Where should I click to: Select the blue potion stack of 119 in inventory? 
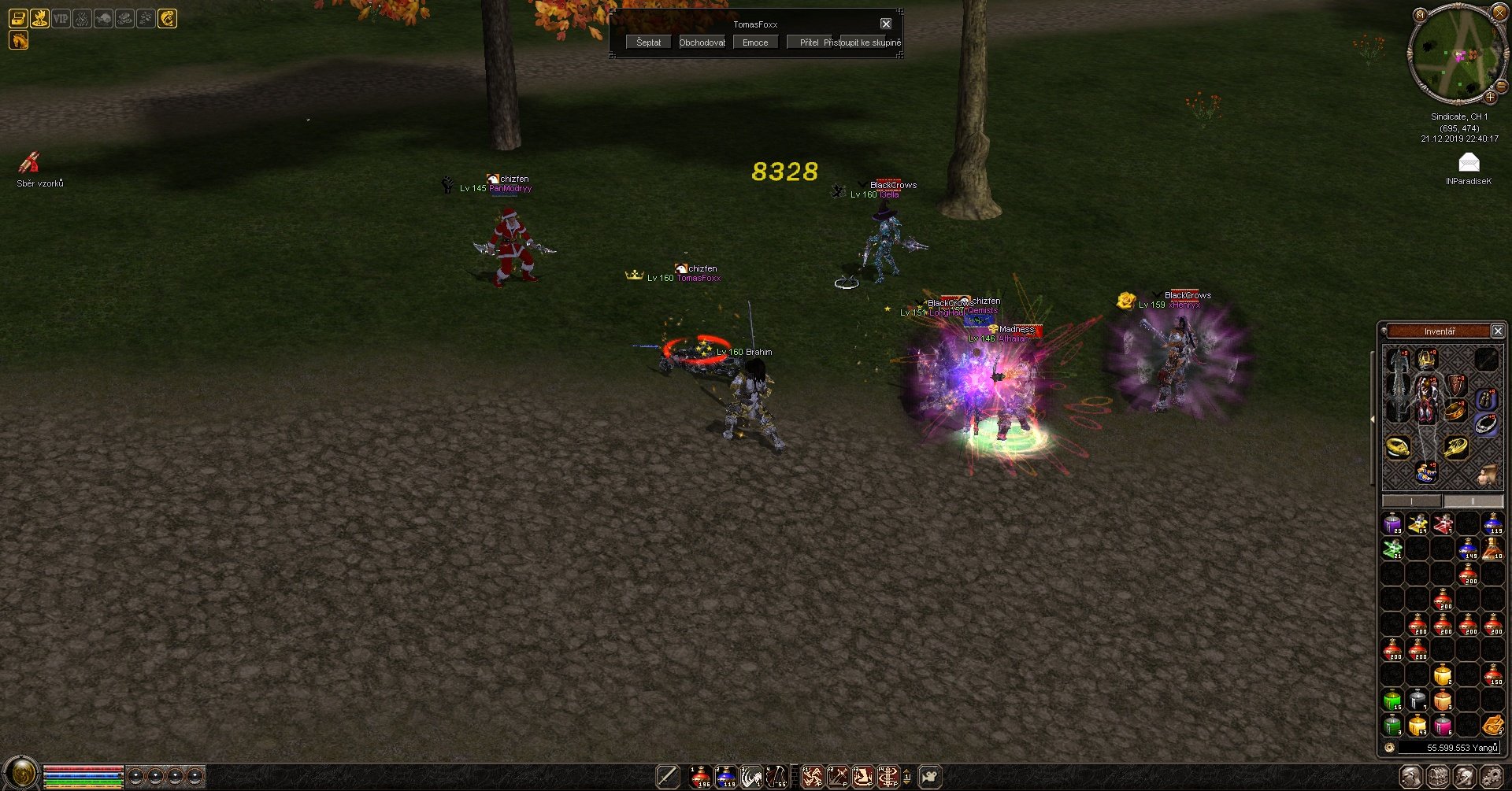coord(1492,523)
